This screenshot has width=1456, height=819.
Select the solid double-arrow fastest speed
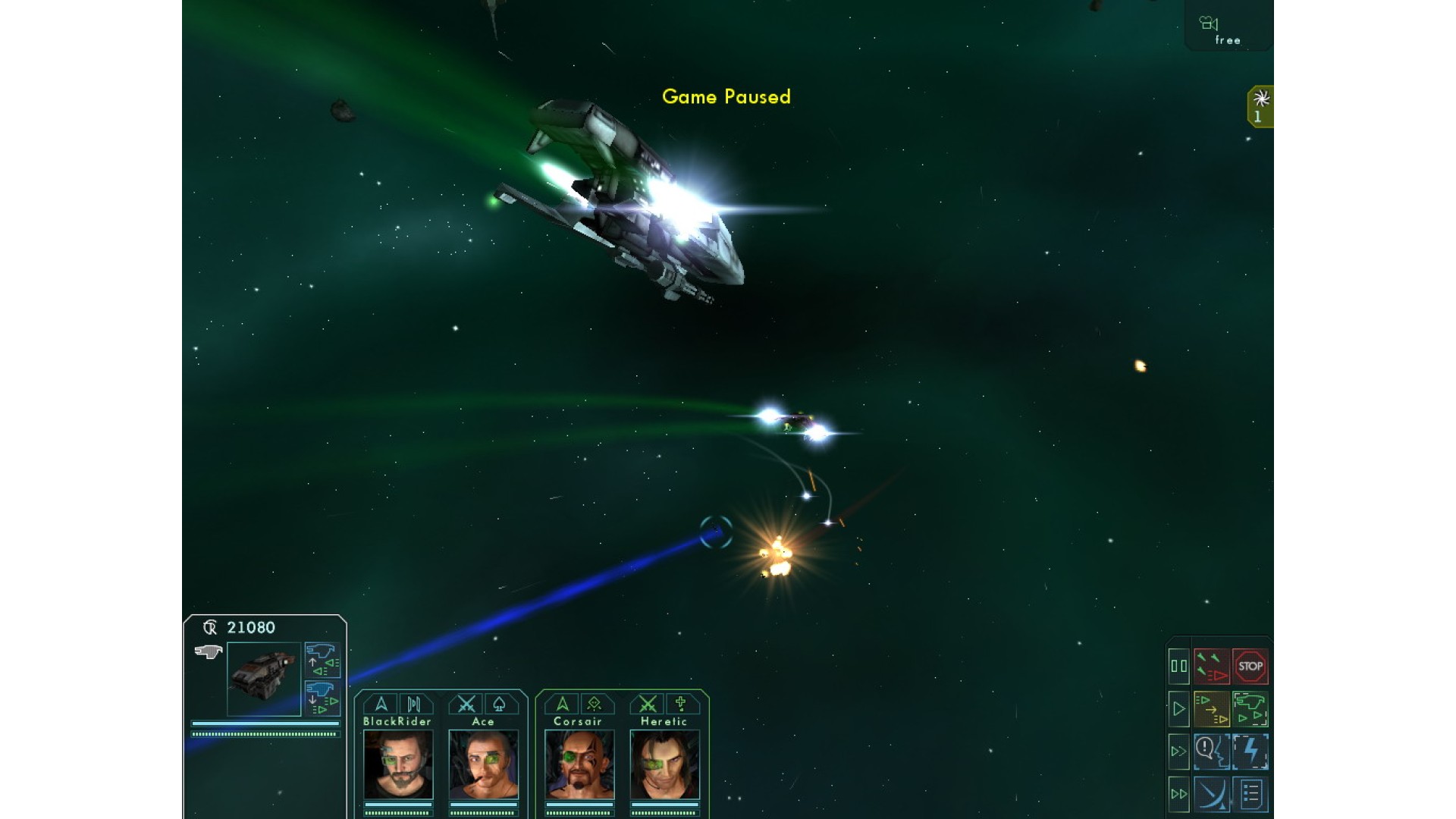[x=1178, y=794]
